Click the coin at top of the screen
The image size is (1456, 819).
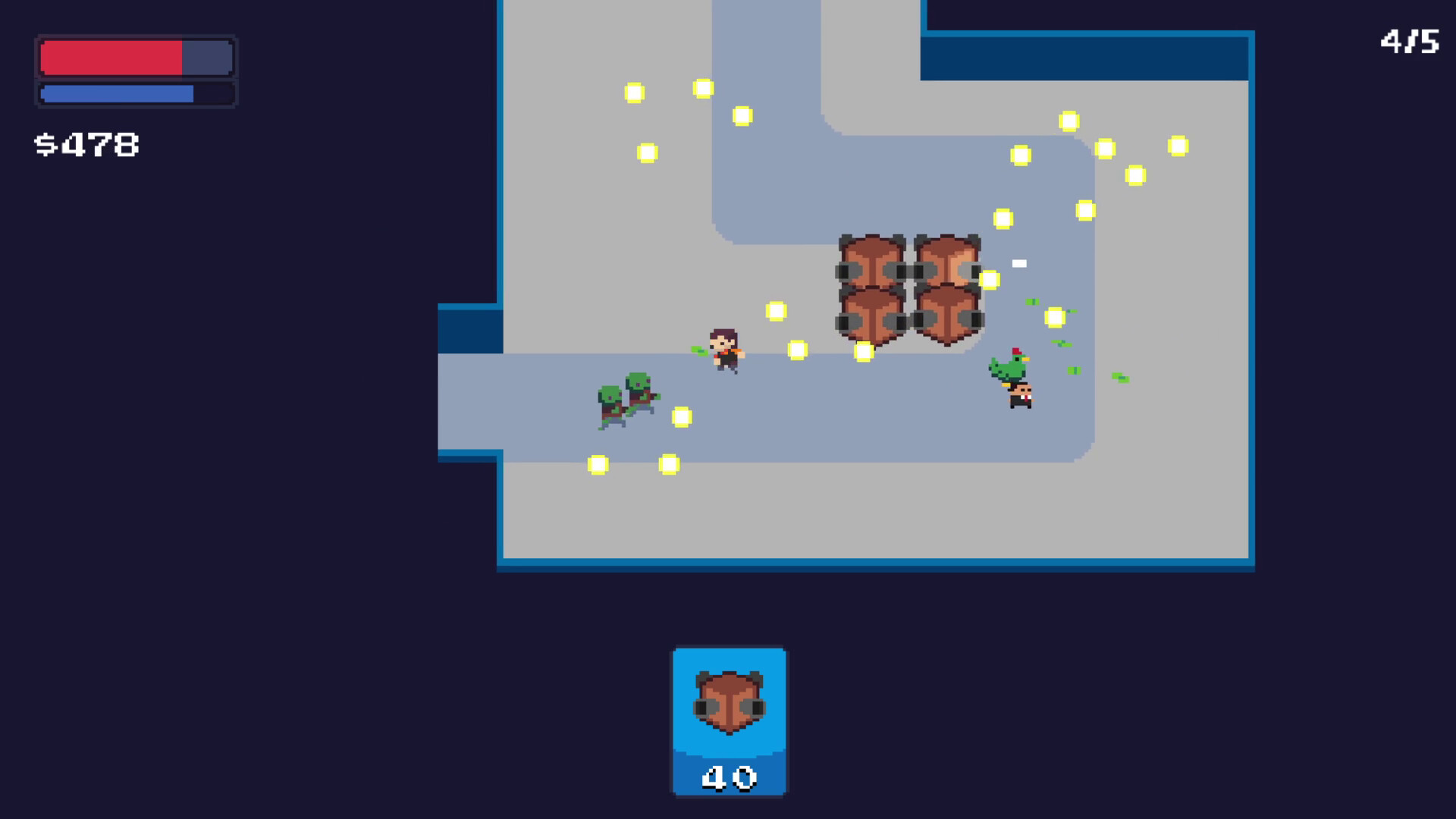(704, 88)
